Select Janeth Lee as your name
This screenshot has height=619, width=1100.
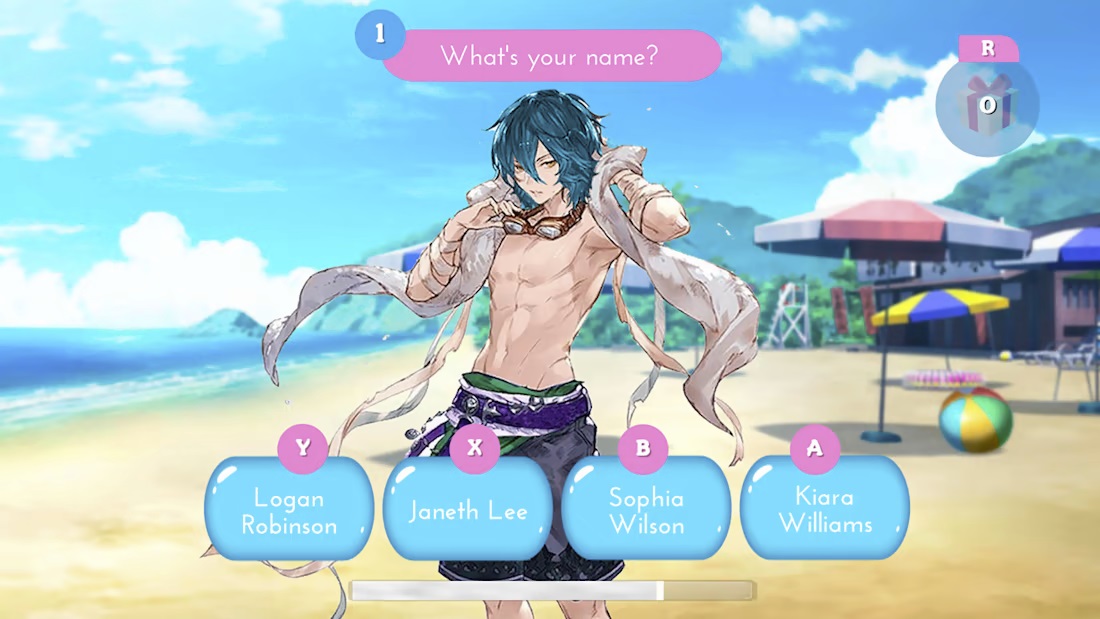pyautogui.click(x=468, y=510)
